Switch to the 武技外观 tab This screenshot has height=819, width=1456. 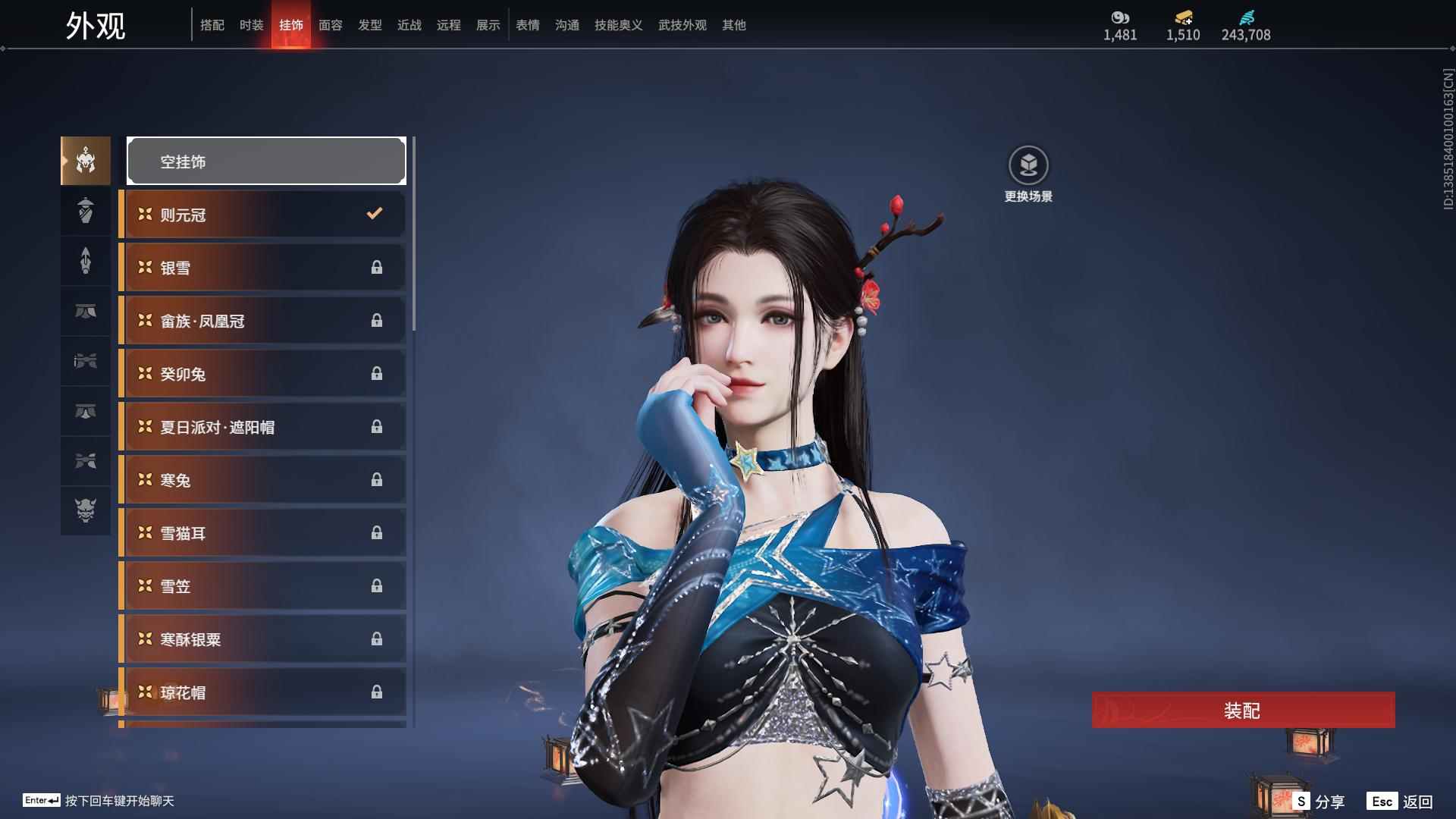click(682, 25)
